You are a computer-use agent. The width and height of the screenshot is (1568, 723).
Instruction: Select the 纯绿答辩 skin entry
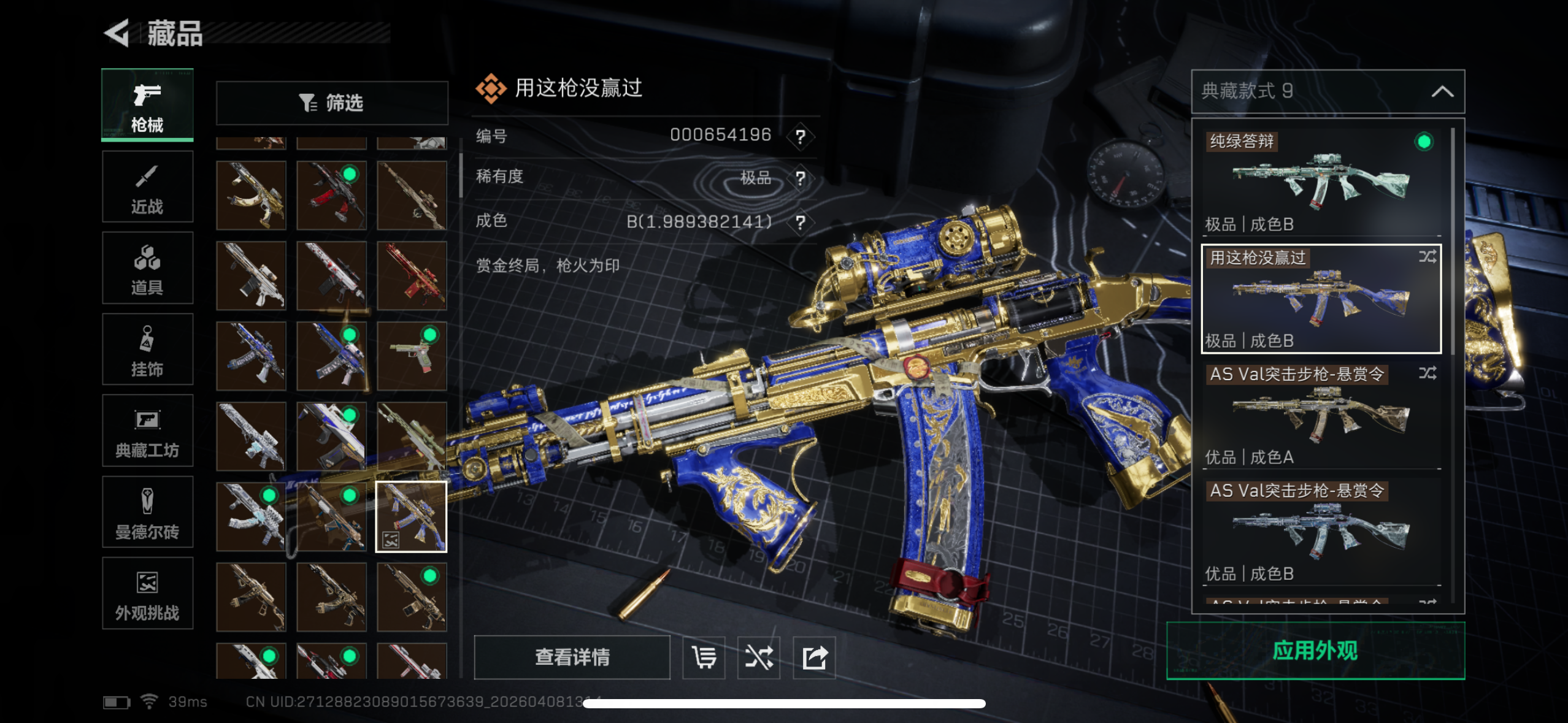tap(1320, 182)
